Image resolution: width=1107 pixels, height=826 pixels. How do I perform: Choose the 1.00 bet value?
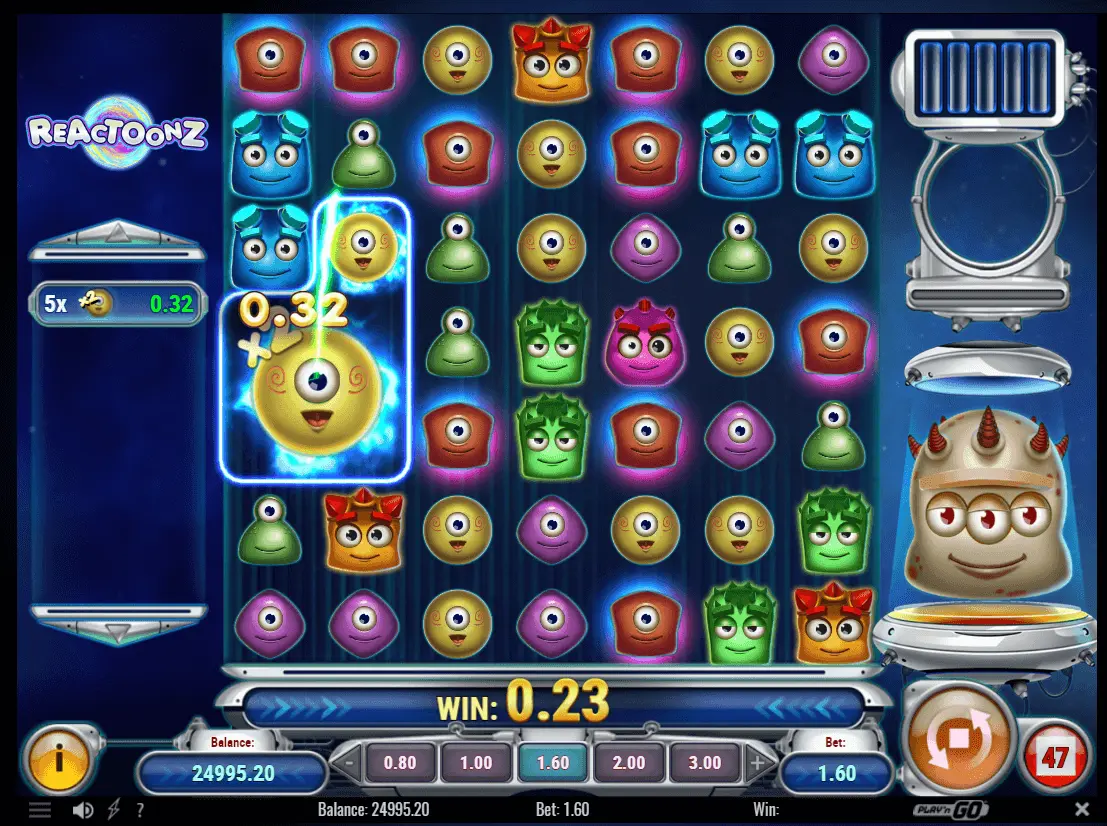476,762
